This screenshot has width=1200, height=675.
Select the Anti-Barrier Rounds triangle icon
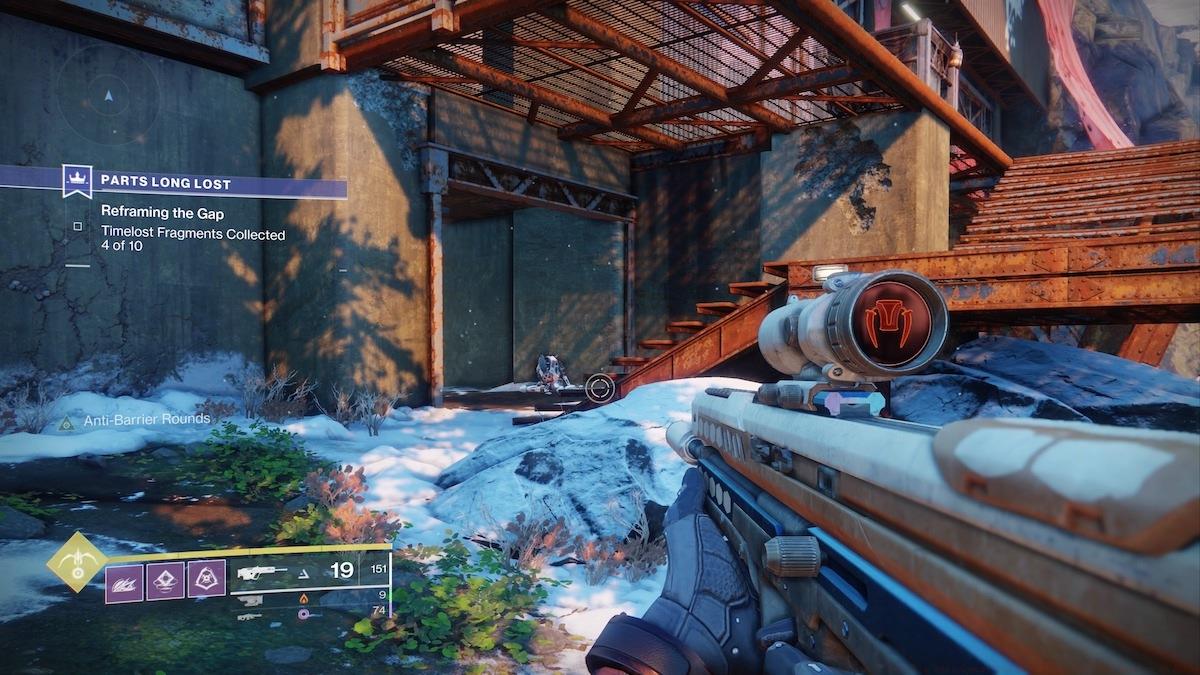[x=66, y=424]
